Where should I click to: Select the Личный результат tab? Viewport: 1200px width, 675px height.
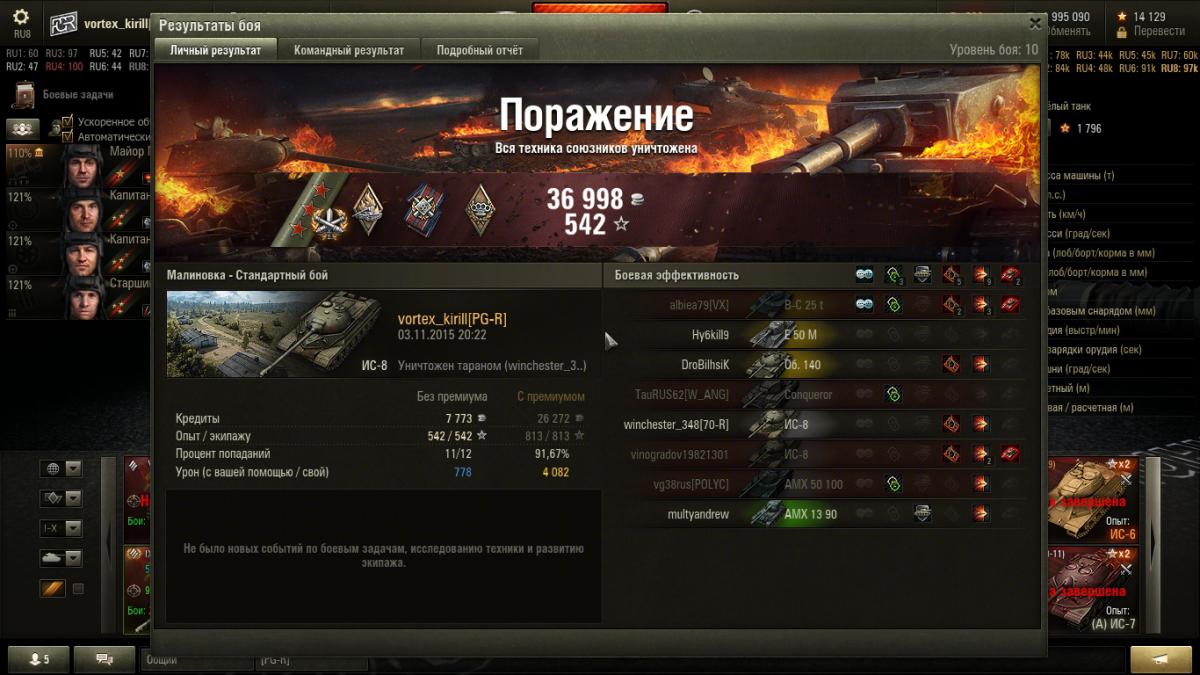pos(215,50)
